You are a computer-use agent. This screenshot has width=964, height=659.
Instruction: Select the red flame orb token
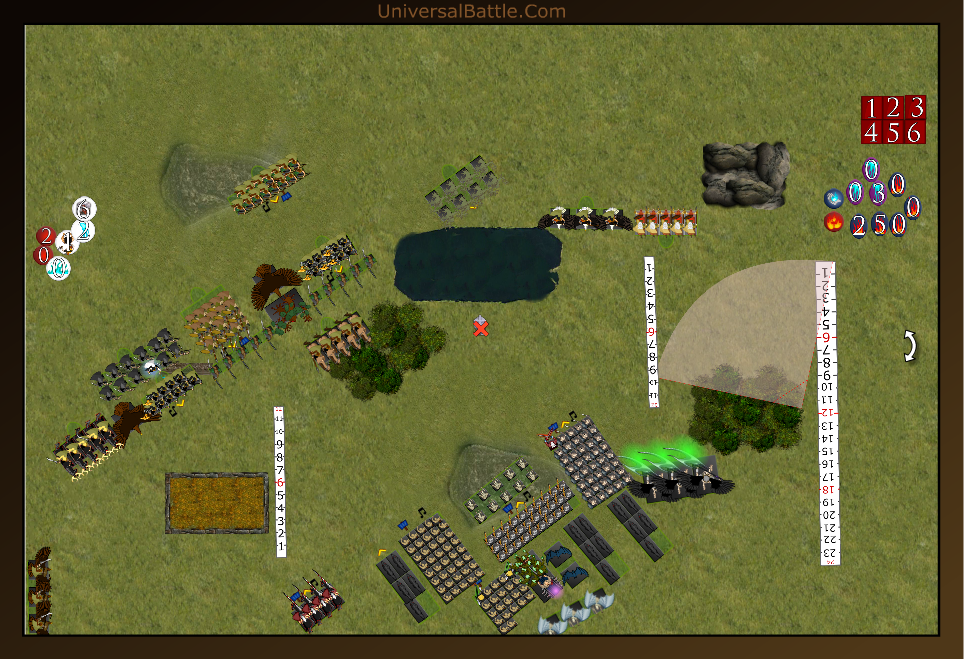pyautogui.click(x=833, y=222)
